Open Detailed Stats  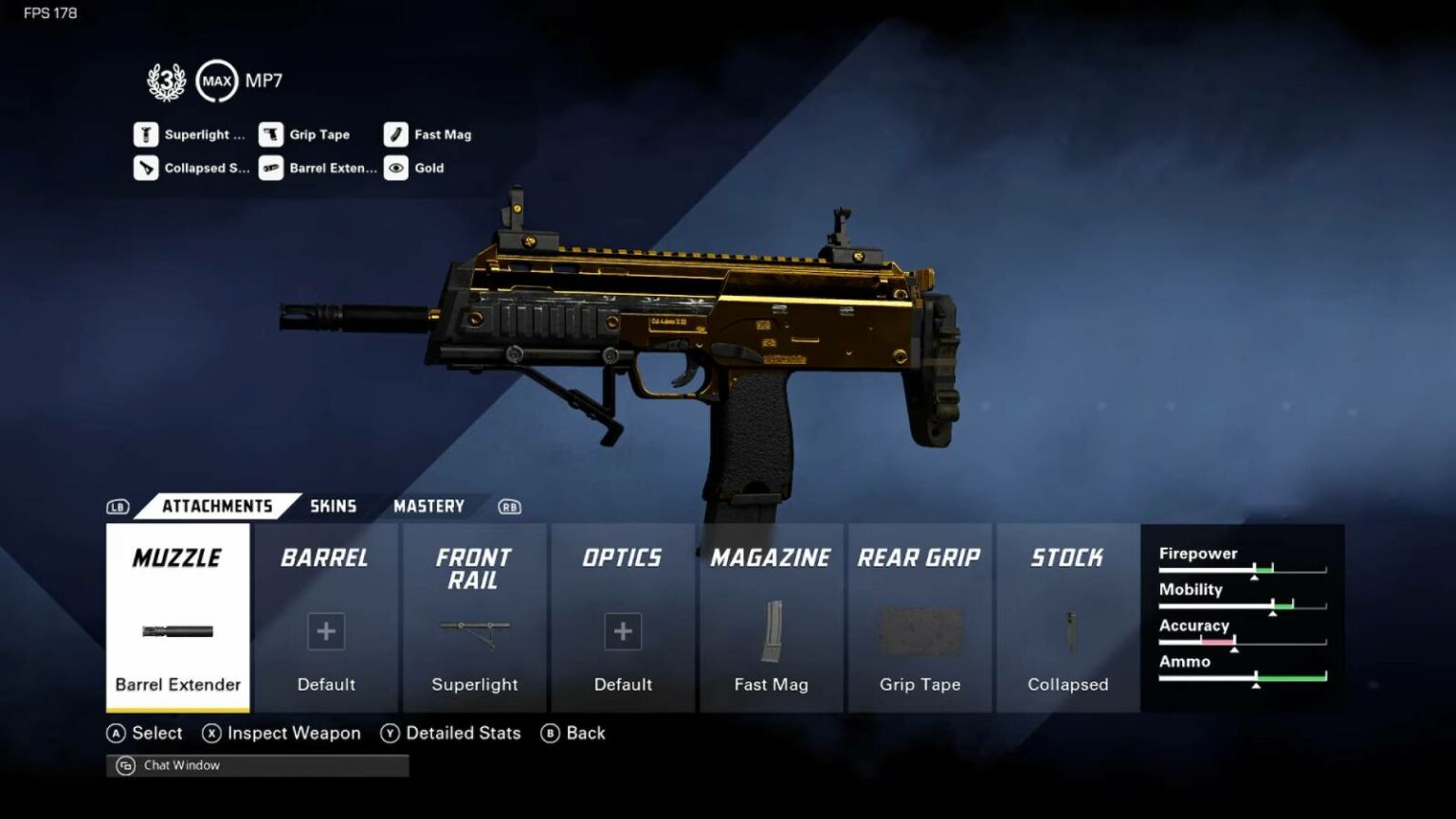[463, 733]
